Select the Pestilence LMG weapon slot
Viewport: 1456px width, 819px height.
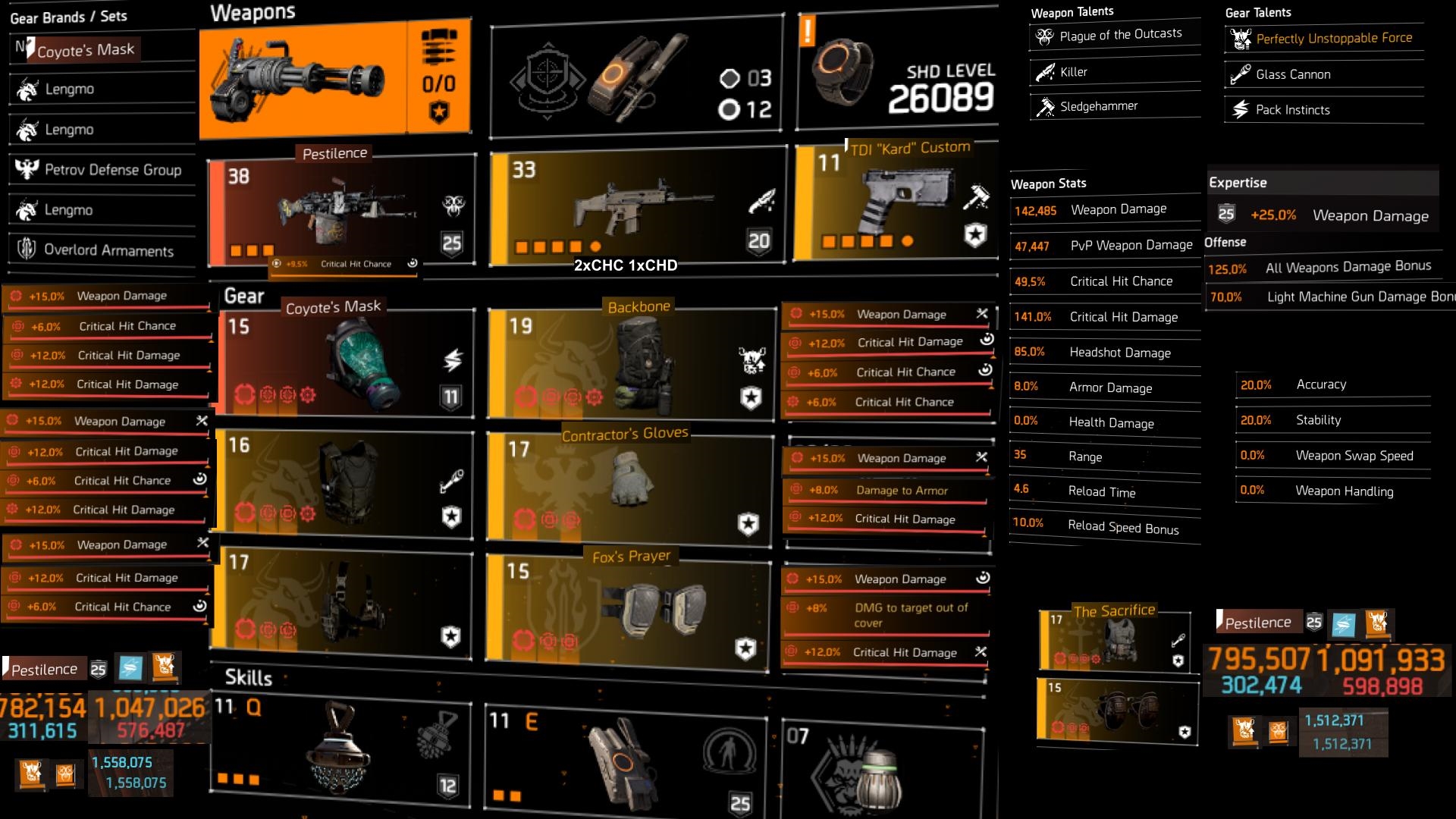coord(341,211)
